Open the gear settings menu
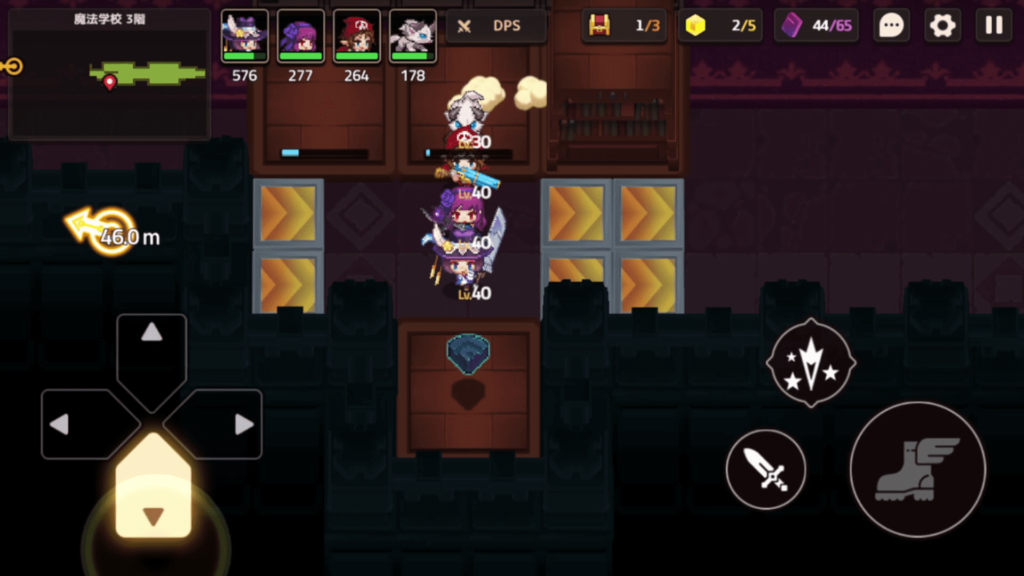Viewport: 1024px width, 576px height. [942, 26]
